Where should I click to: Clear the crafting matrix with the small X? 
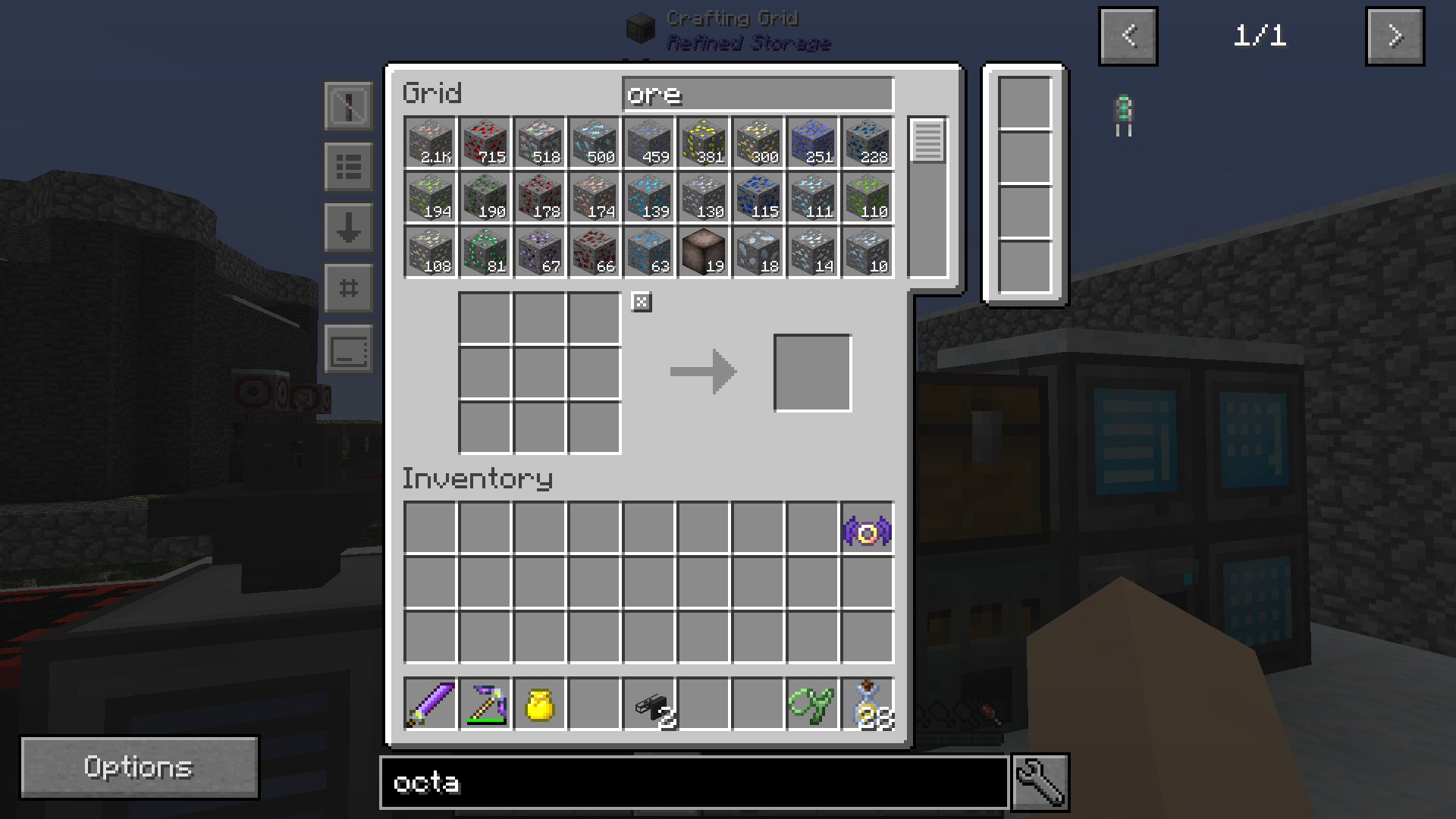point(642,303)
